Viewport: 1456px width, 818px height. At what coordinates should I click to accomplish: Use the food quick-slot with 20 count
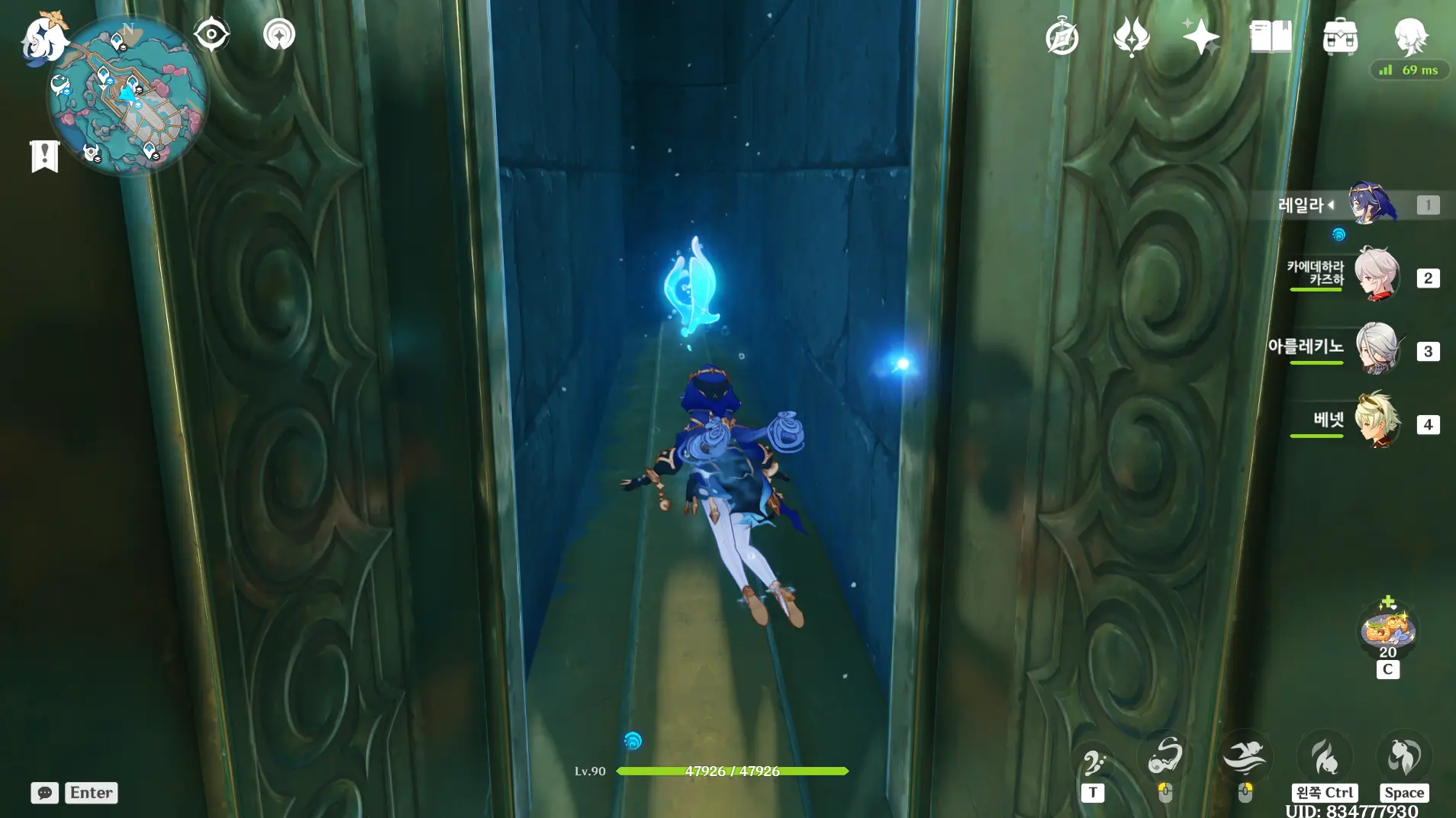click(x=1388, y=631)
